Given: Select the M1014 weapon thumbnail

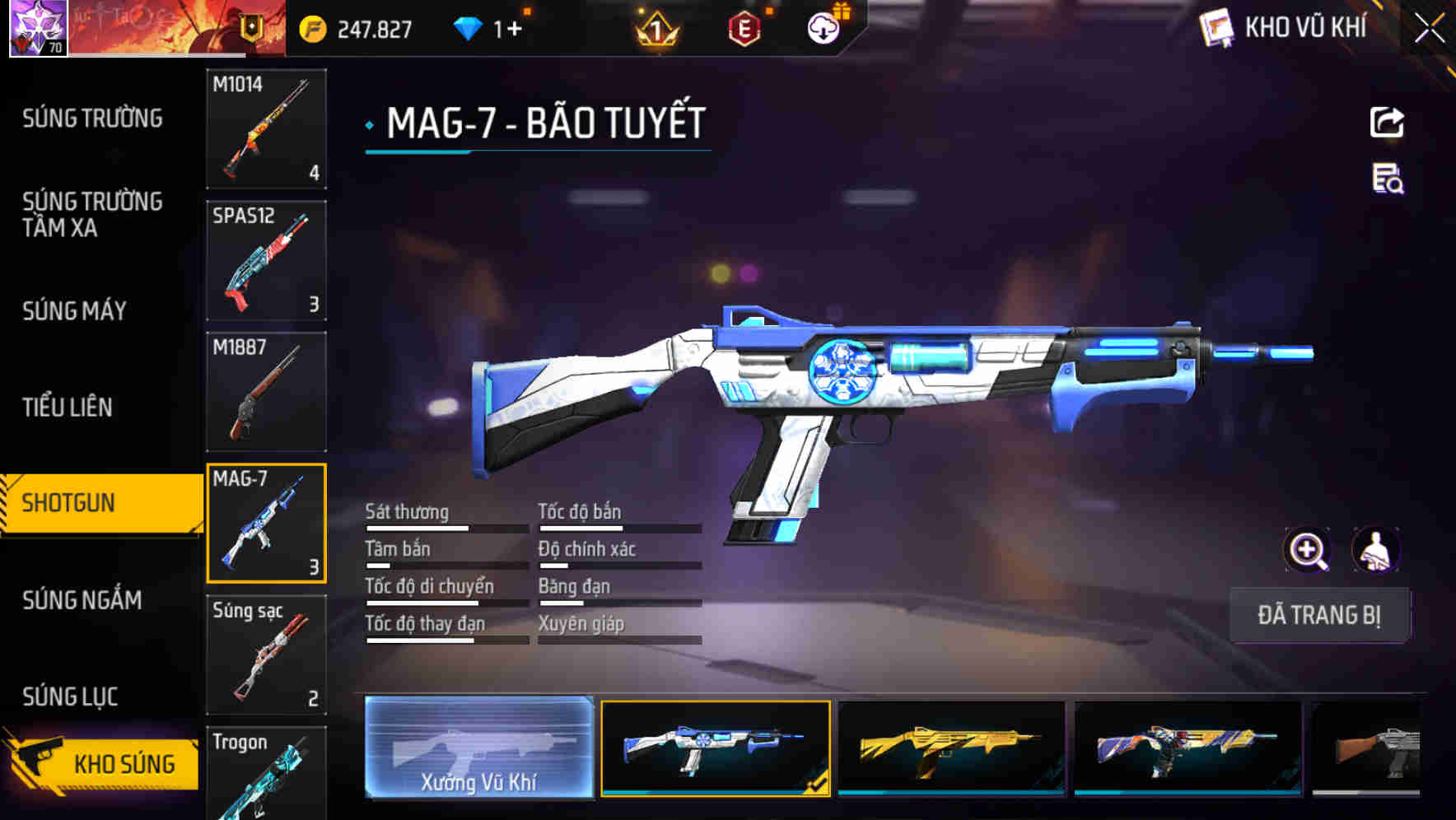Looking at the screenshot, I should point(266,130).
